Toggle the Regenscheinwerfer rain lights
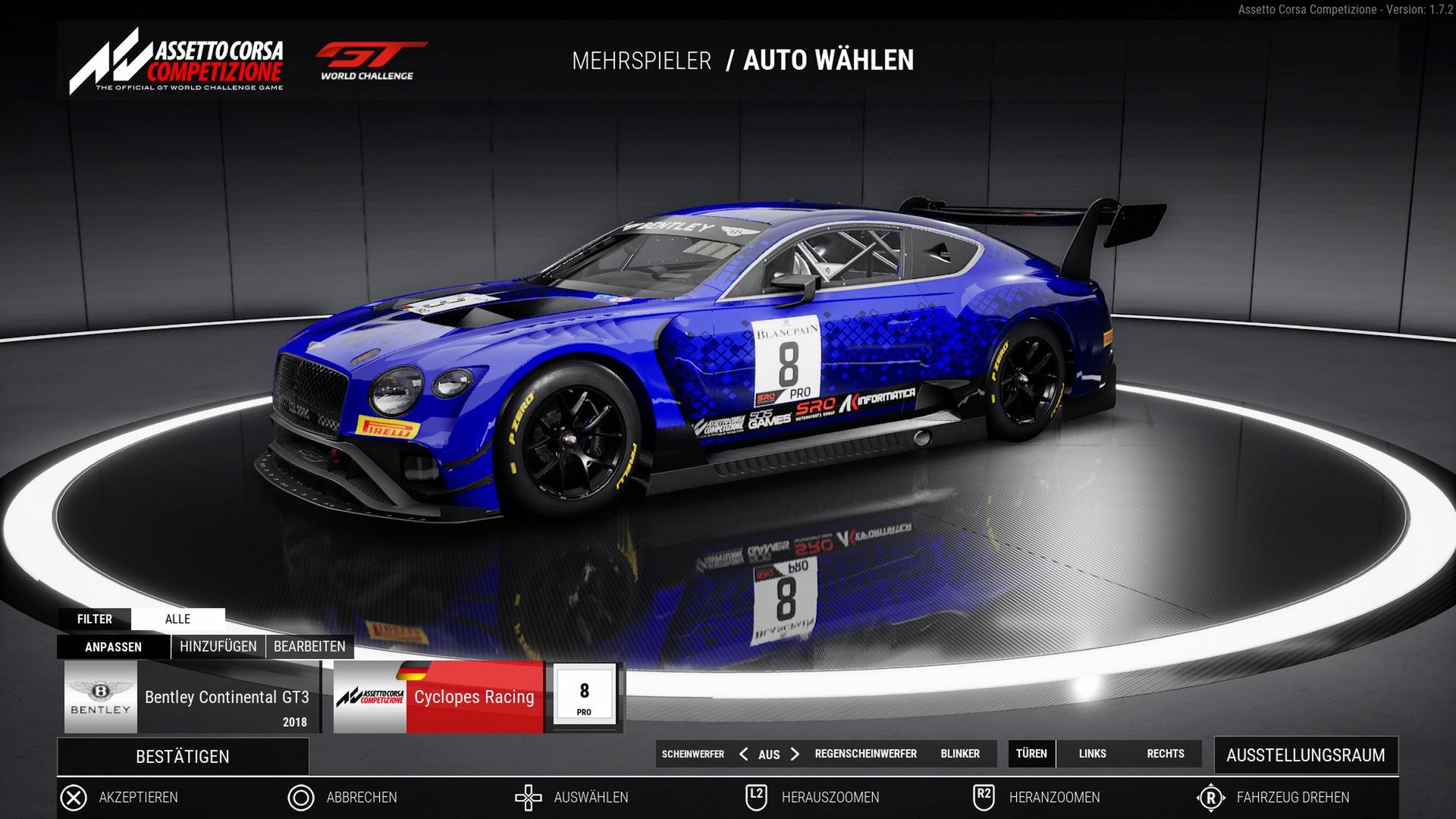Screen dimensions: 1456x819 [x=865, y=754]
